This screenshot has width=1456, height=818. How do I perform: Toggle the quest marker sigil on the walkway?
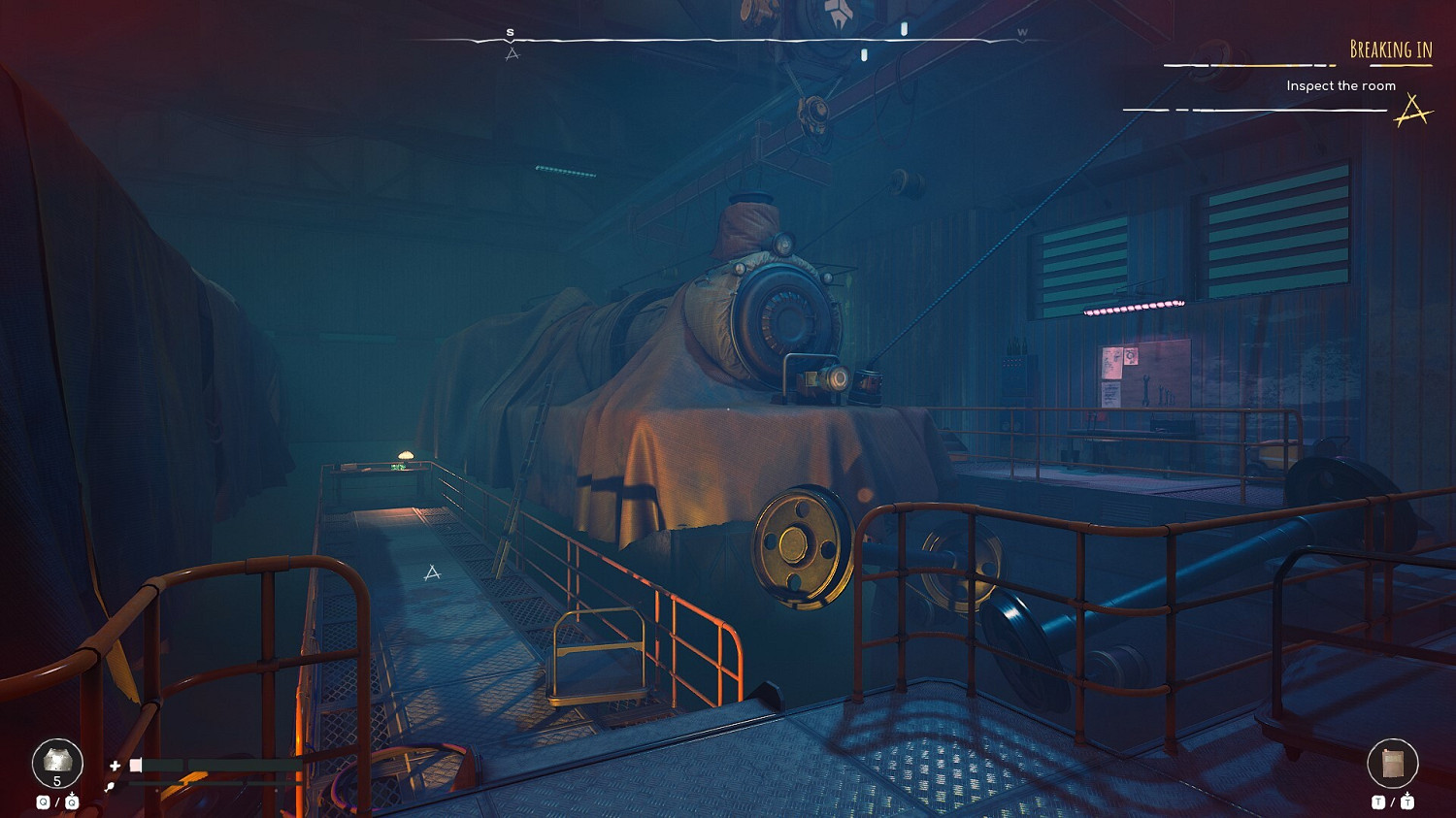pos(431,573)
